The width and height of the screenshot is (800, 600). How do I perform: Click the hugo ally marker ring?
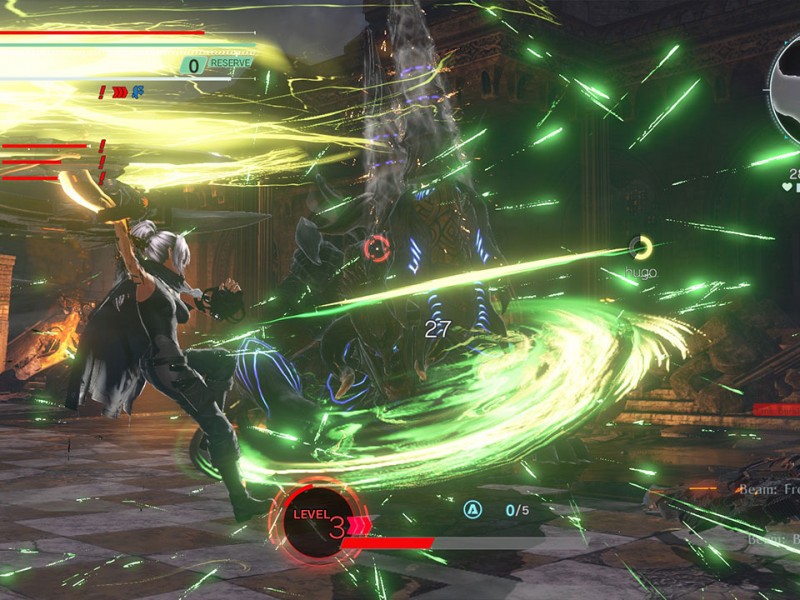click(640, 247)
